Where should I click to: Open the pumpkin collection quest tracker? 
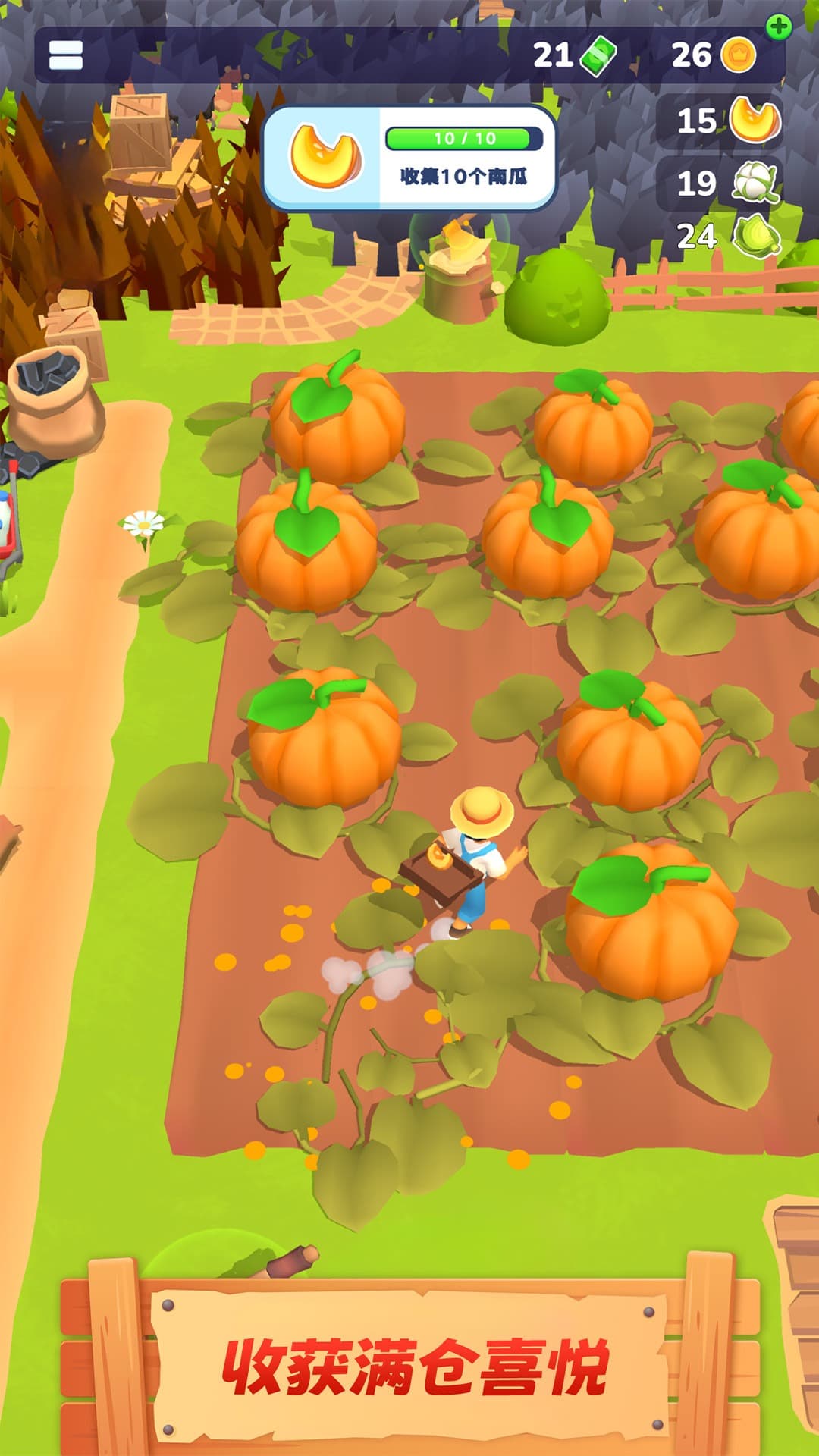point(409,158)
